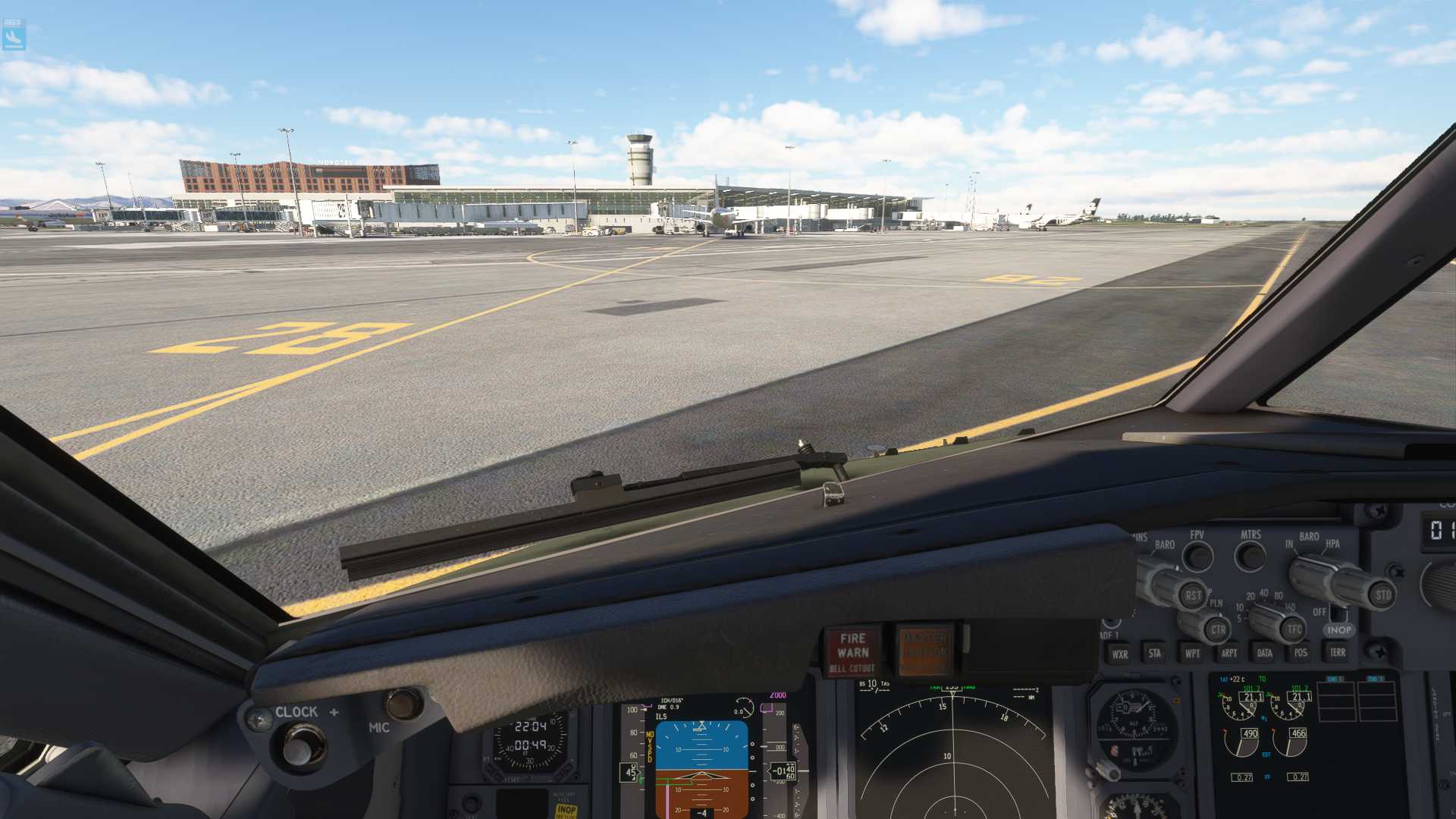Push the FPV flight path vector button
This screenshot has height=819, width=1456.
coord(1198,557)
